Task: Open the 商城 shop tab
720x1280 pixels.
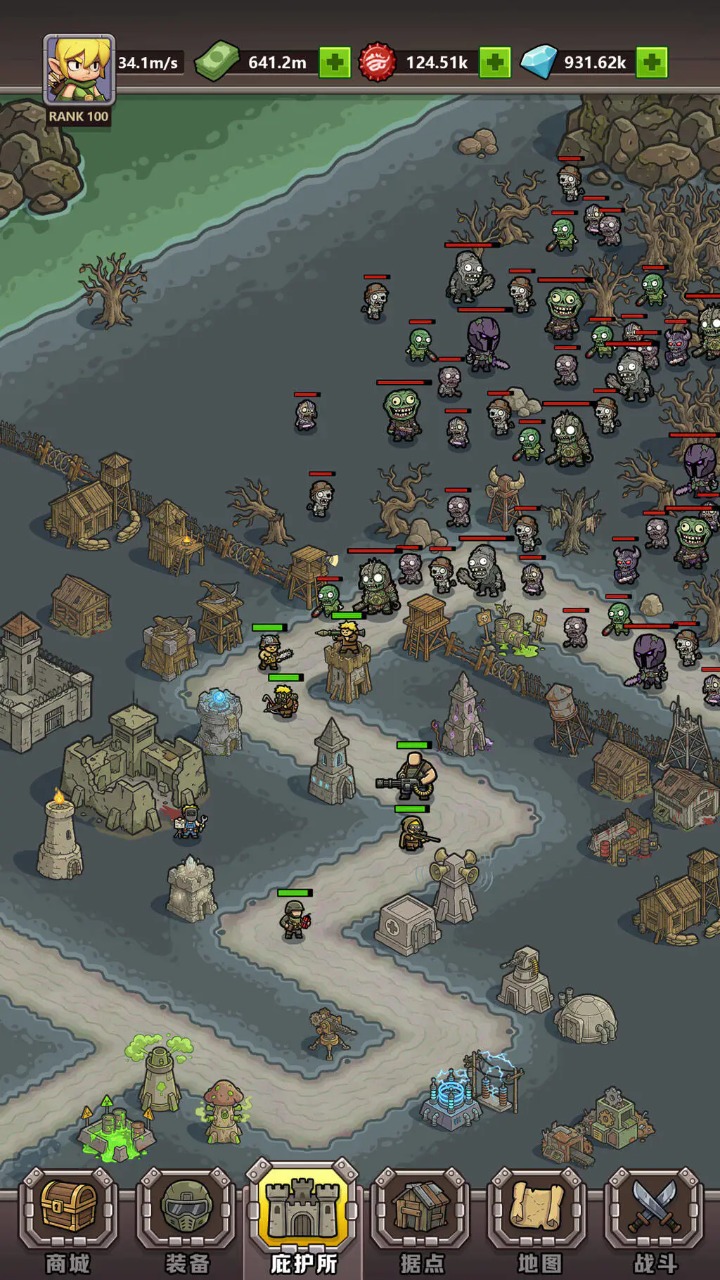Action: pos(68,1220)
